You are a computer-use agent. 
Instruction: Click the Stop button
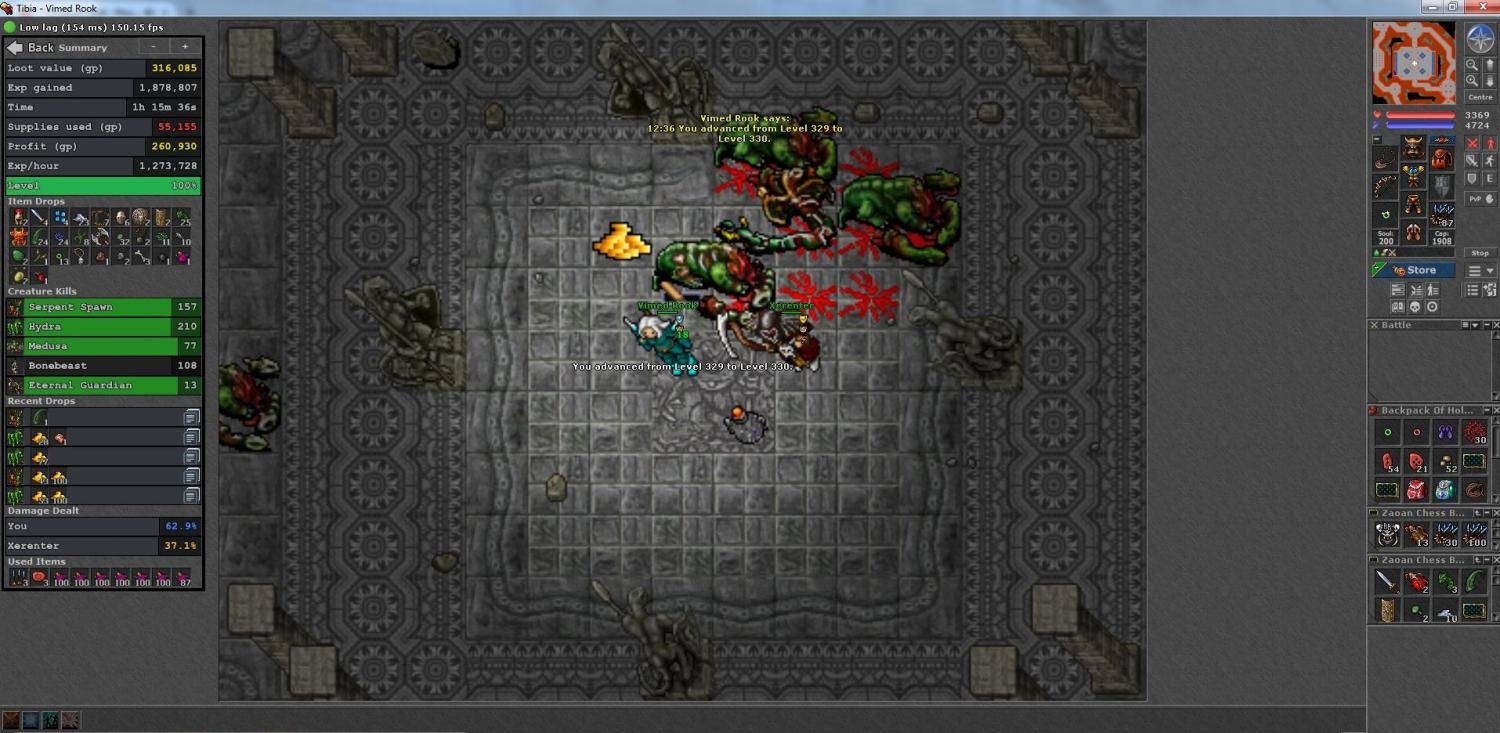(x=1480, y=253)
